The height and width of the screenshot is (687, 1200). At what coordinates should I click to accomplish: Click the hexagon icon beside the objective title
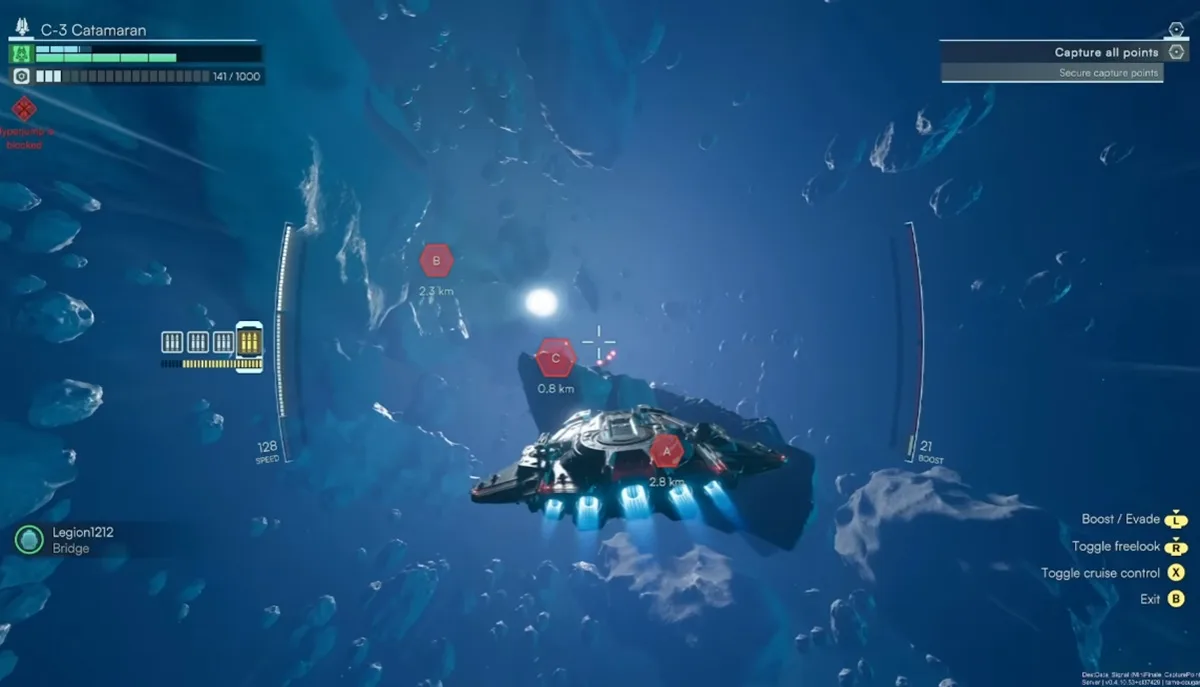pyautogui.click(x=1176, y=52)
